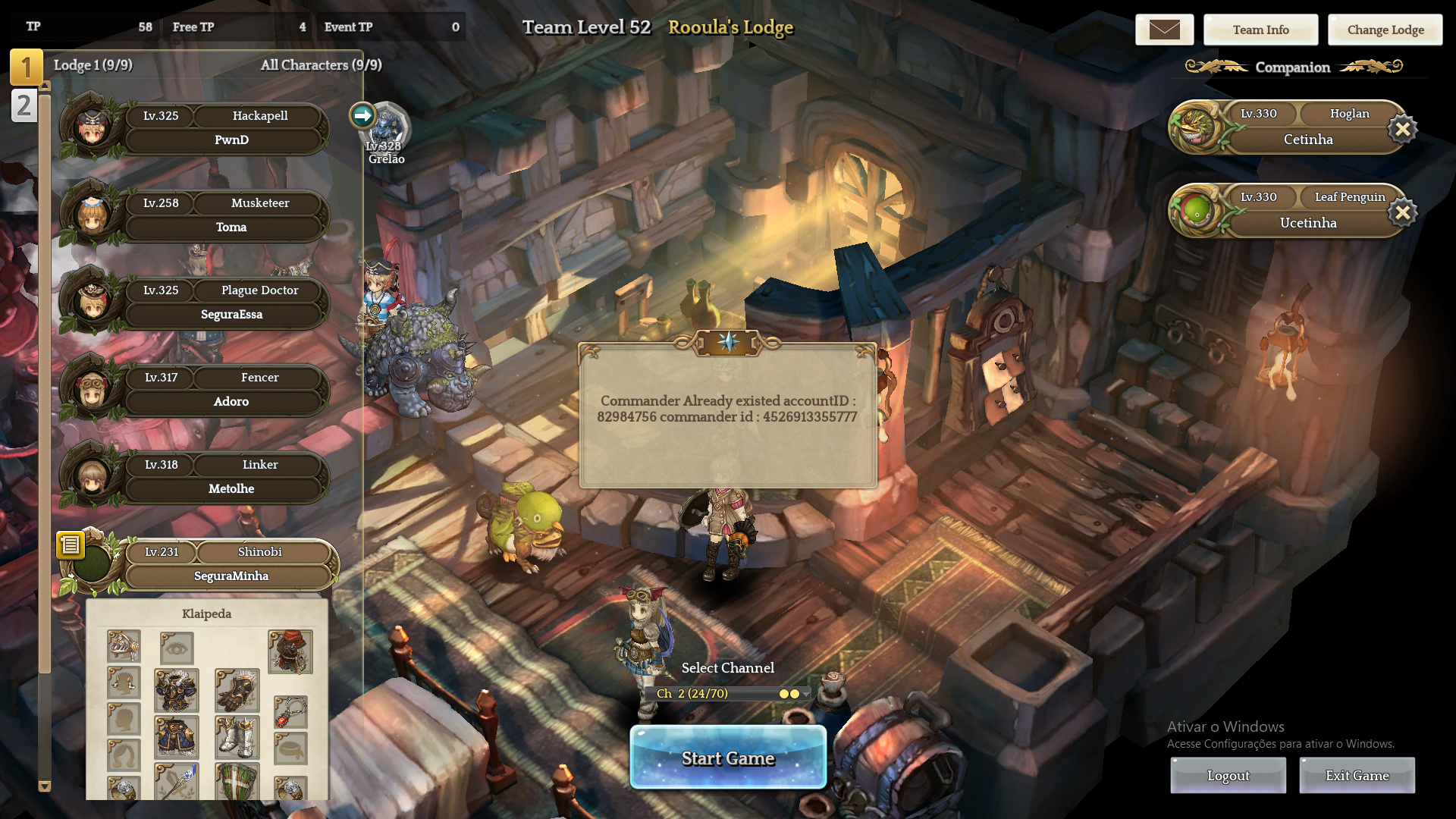Log out of the account
Viewport: 1456px width, 819px height.
click(1228, 775)
